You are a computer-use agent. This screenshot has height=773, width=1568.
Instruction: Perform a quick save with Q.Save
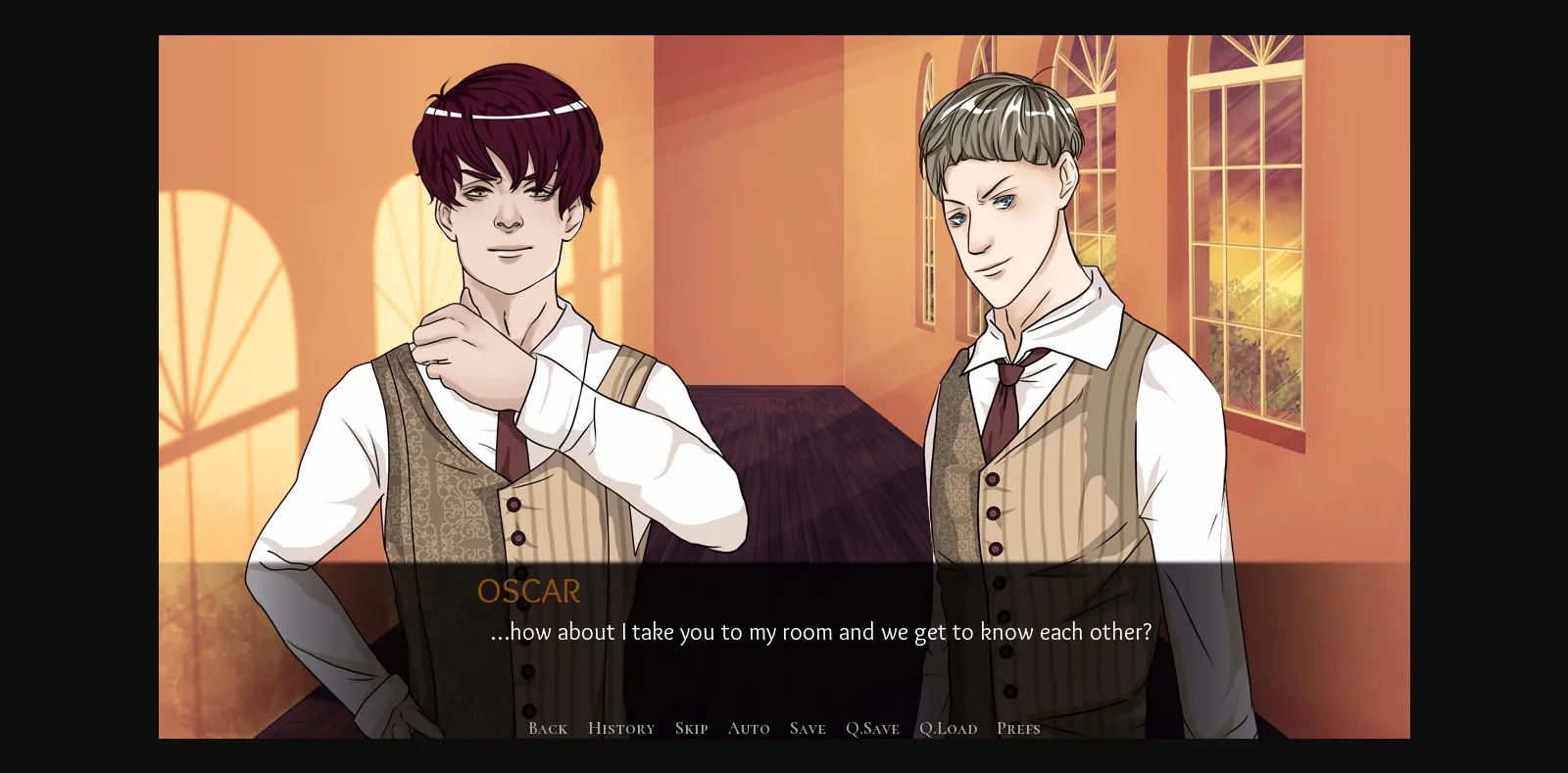point(871,728)
